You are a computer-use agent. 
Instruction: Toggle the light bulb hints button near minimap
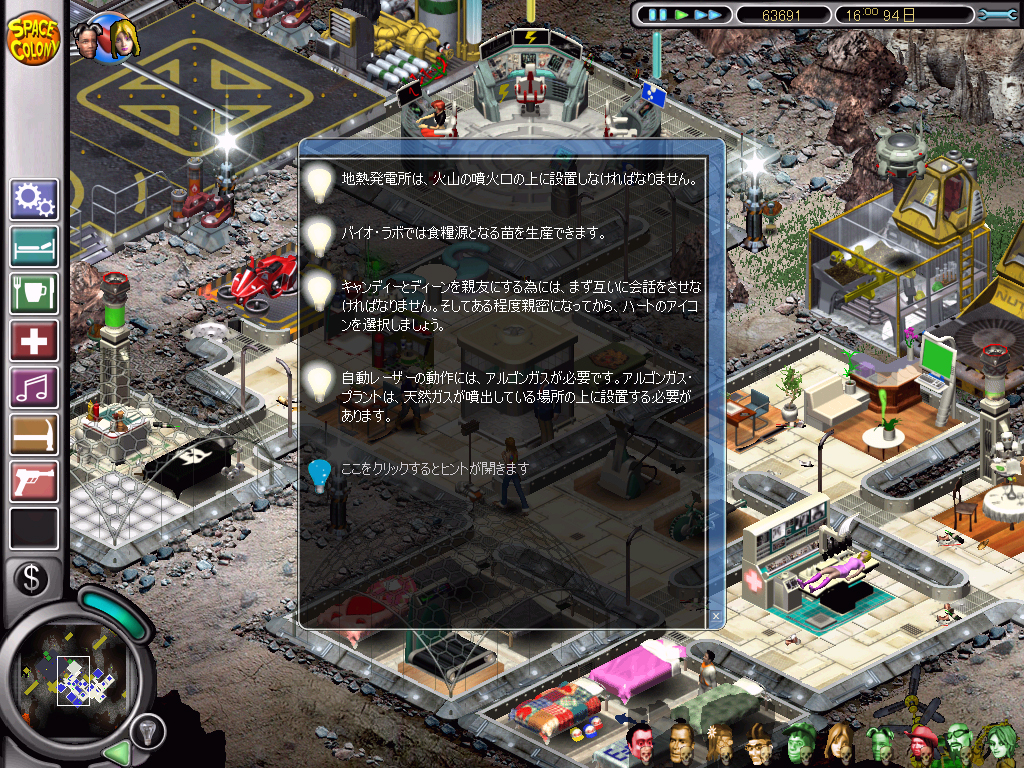click(x=149, y=731)
